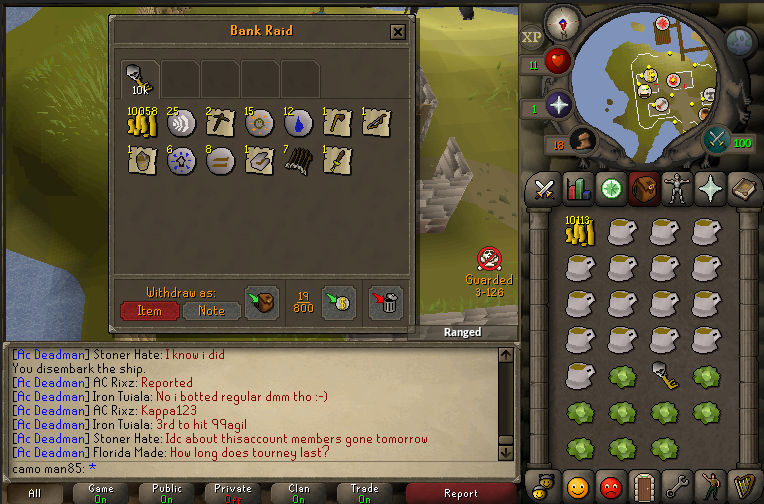Click the trash bin button
The height and width of the screenshot is (504, 764).
385,303
